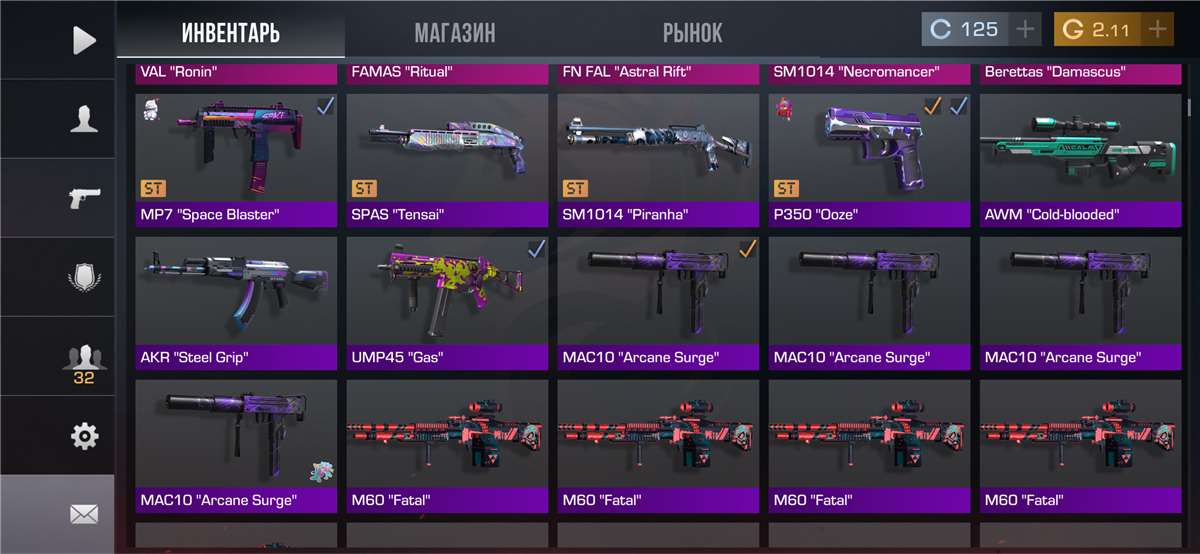This screenshot has height=554, width=1200.
Task: Open the player profile icon
Action: click(84, 119)
